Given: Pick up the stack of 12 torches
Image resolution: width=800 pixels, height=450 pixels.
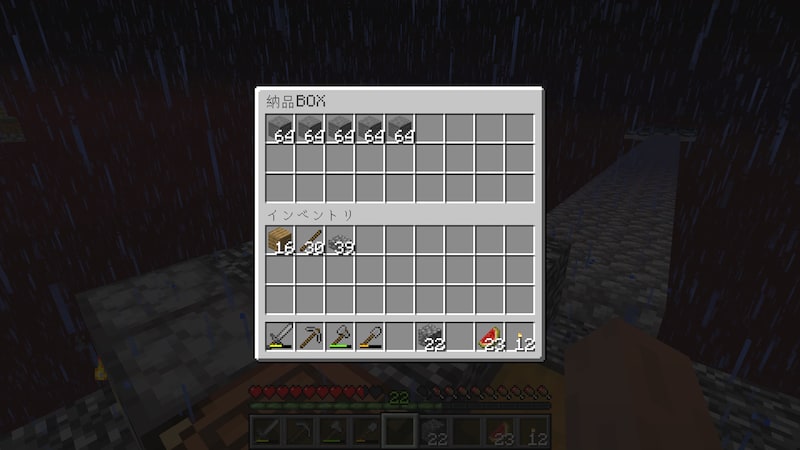Looking at the screenshot, I should click(520, 337).
